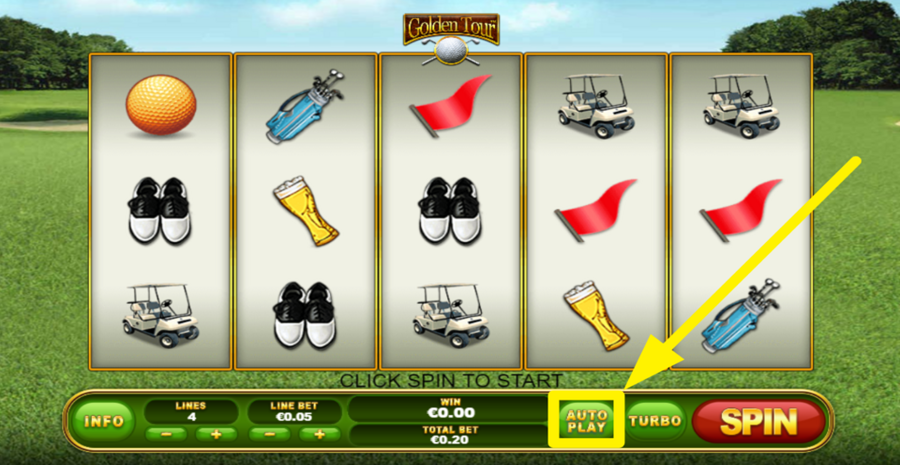Raise the line bet amount

(319, 434)
